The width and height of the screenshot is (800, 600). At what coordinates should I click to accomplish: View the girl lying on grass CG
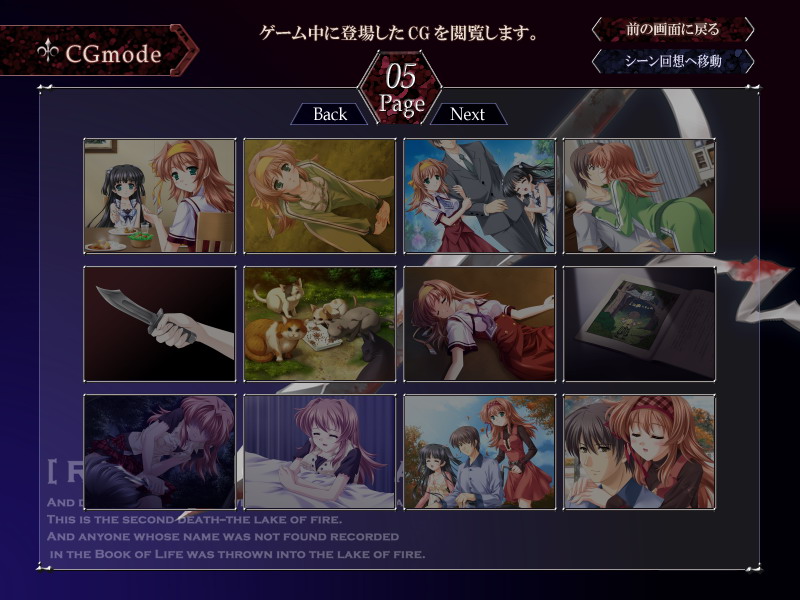[320, 196]
